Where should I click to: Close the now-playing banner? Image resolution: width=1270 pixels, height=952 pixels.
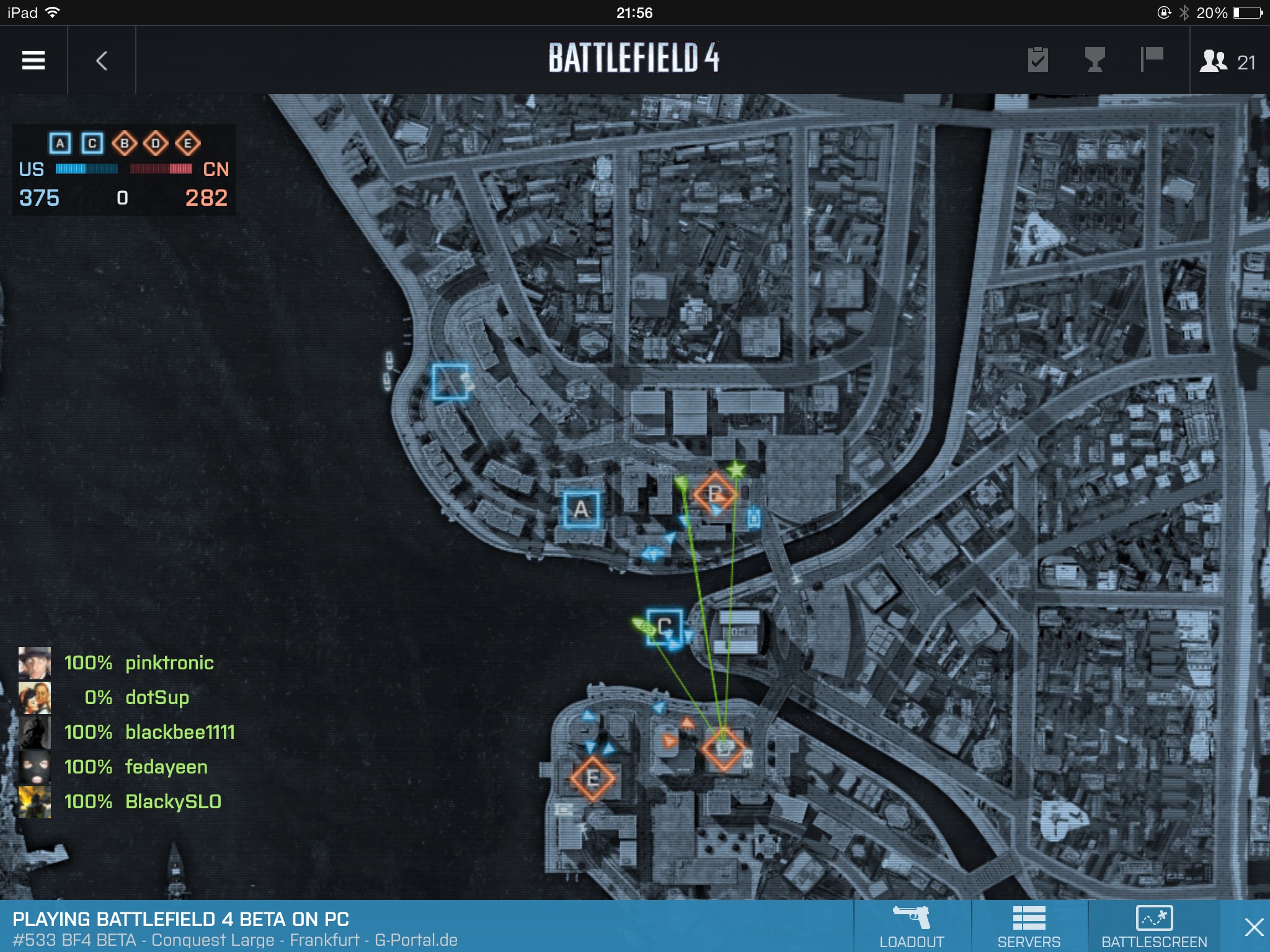coord(1253,927)
